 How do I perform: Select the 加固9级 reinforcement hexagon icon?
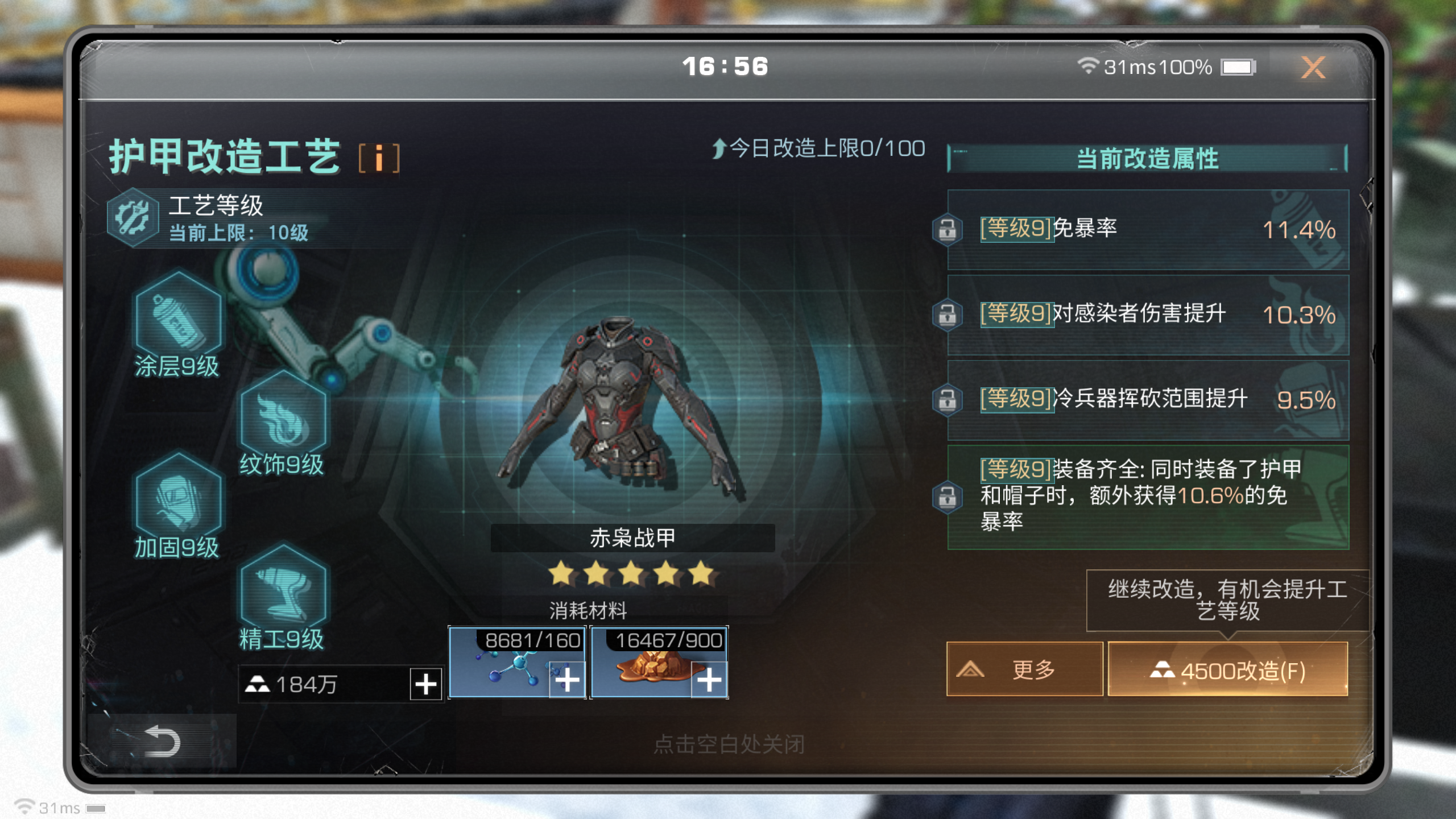(177, 503)
